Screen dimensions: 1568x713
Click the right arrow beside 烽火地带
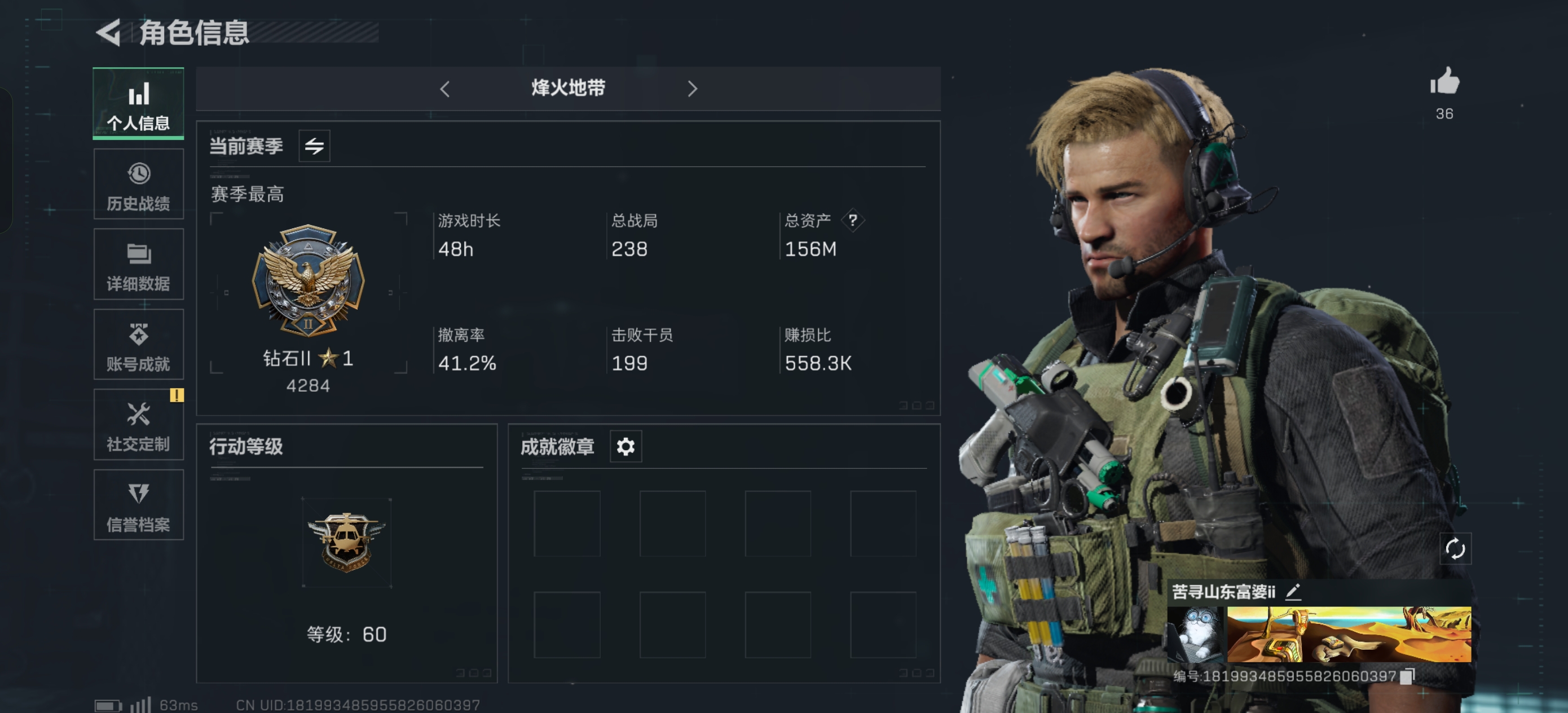click(x=692, y=89)
